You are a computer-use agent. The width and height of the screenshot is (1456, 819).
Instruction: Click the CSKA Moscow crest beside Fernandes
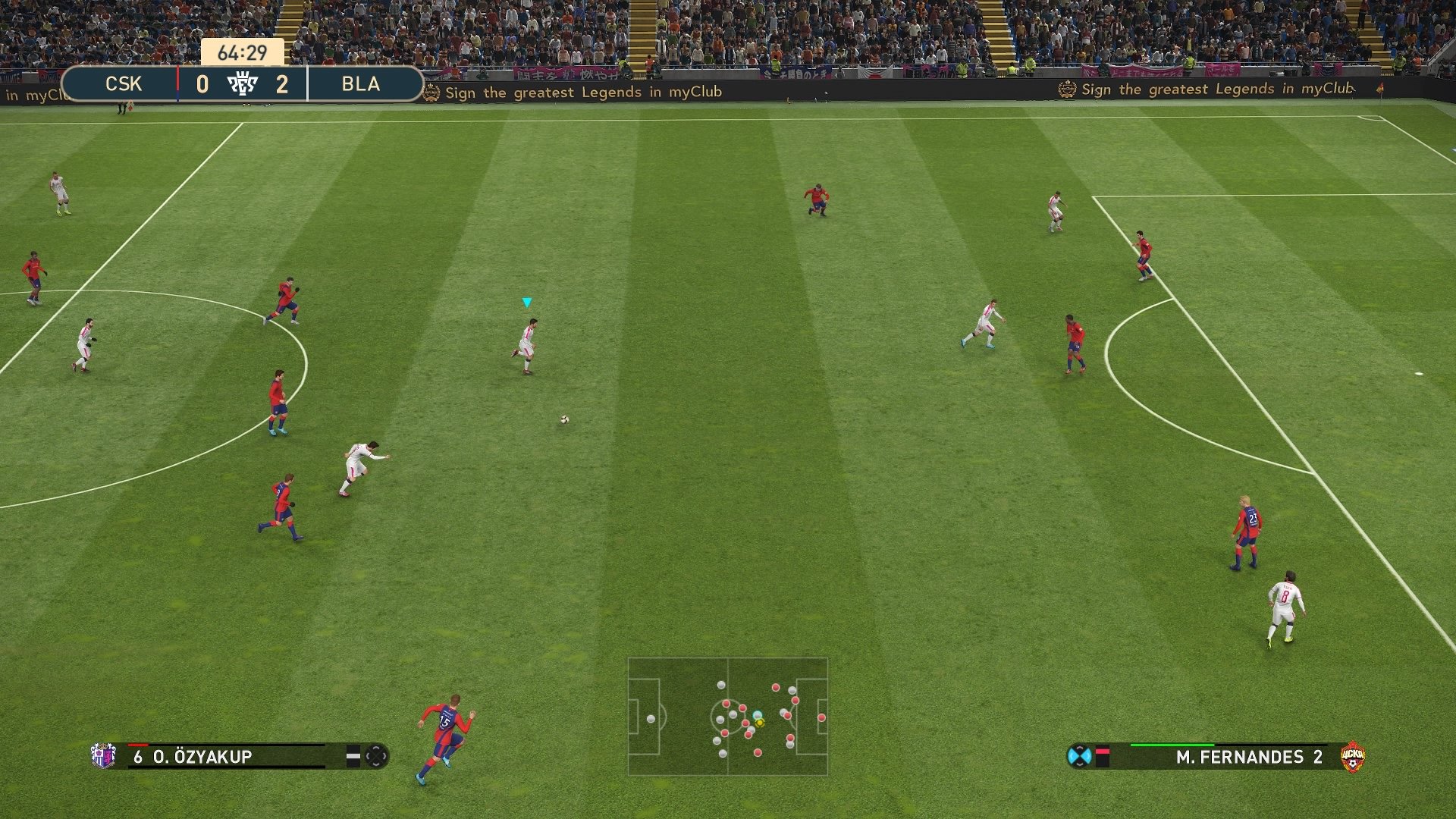click(1354, 757)
